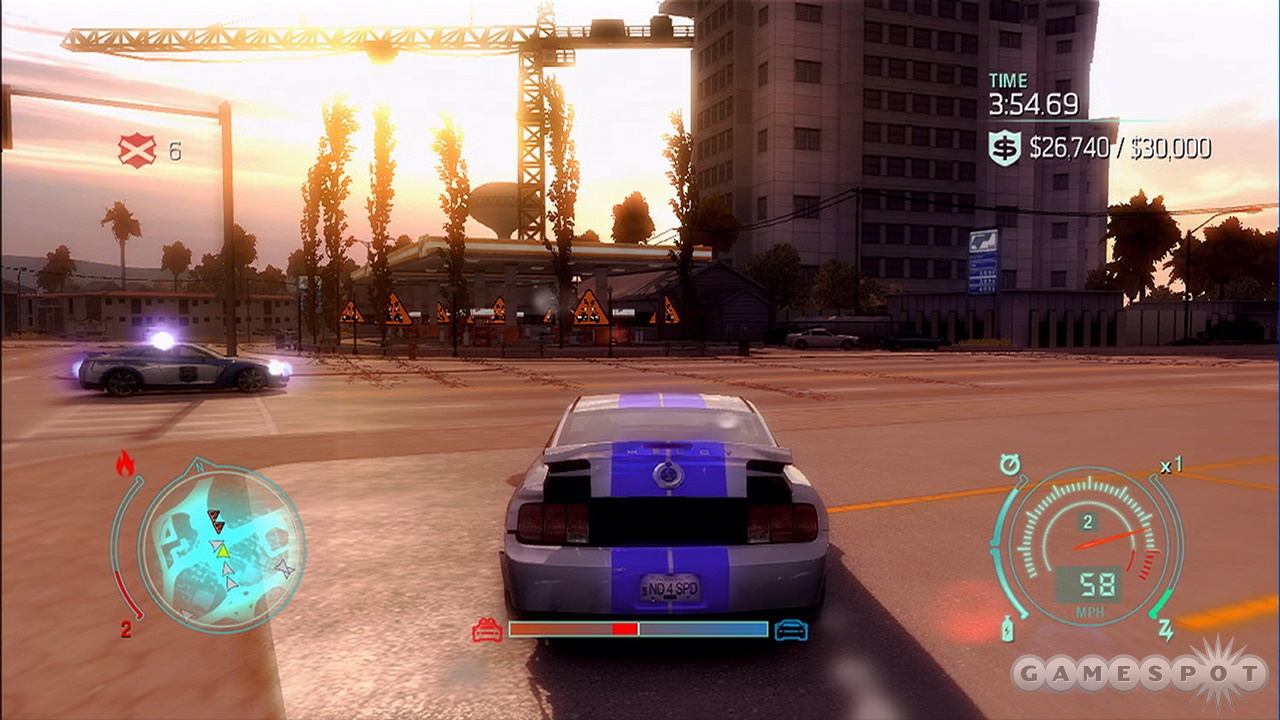
Task: Click the GameSpot watermark logo
Action: [1138, 673]
